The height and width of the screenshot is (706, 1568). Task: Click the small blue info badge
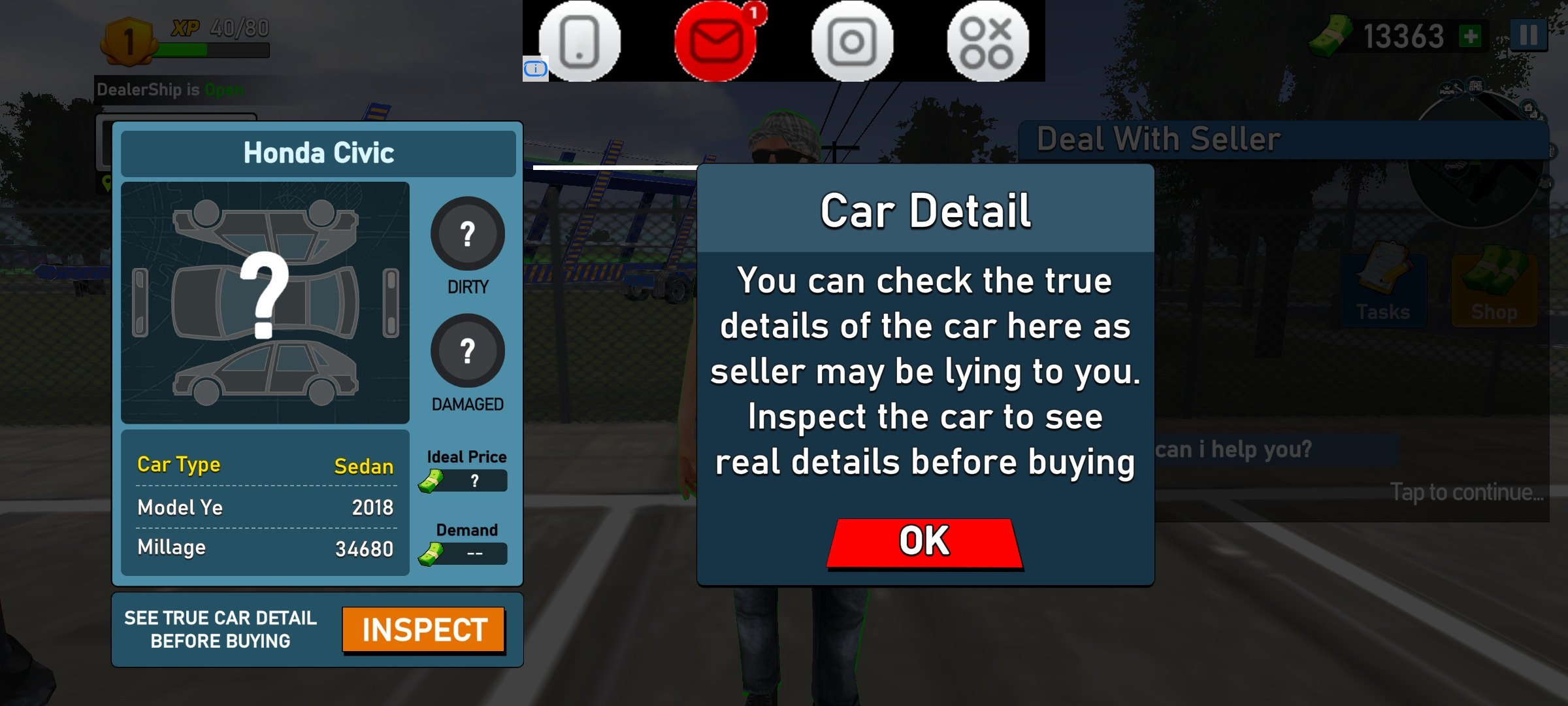click(x=535, y=68)
